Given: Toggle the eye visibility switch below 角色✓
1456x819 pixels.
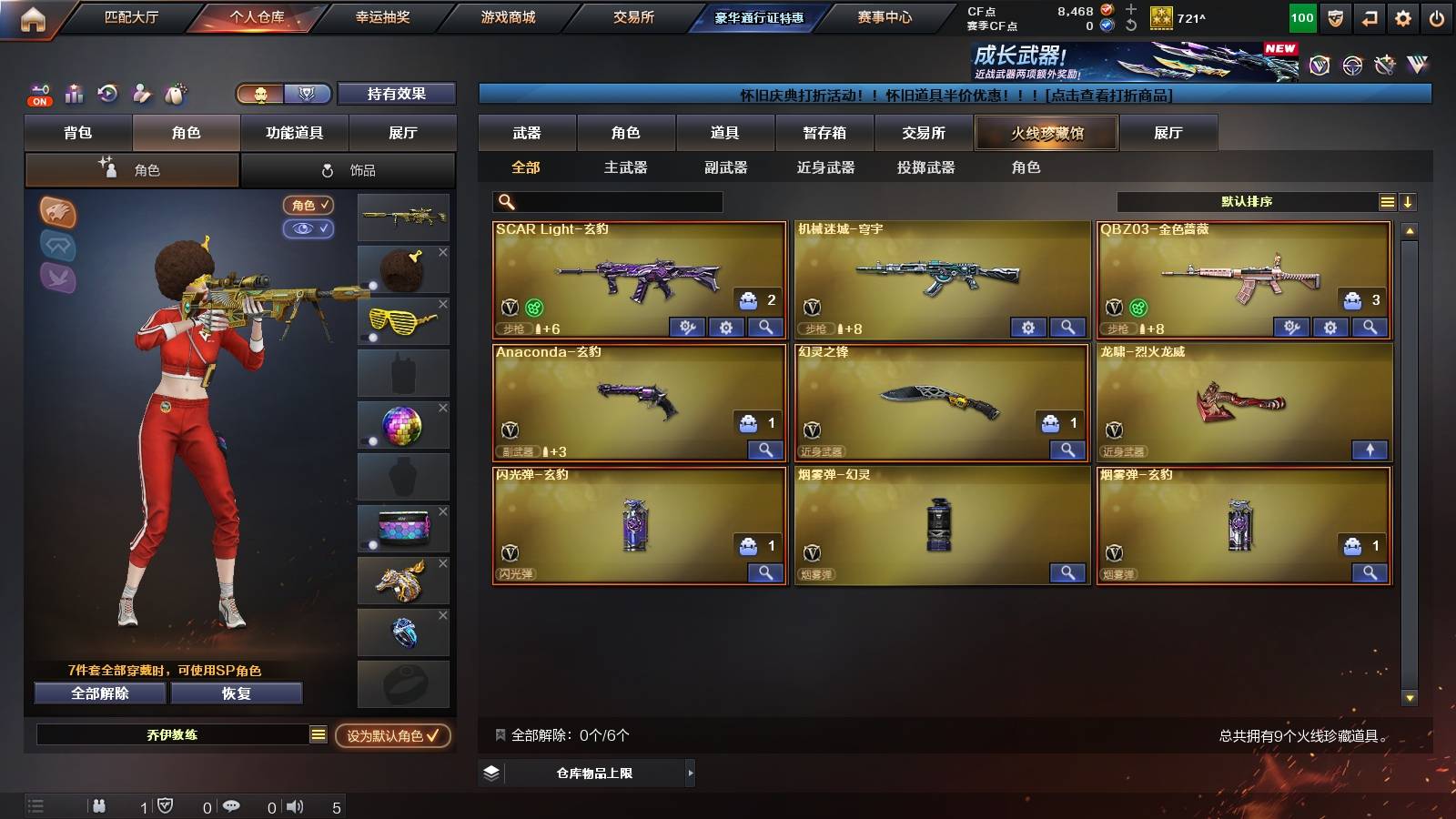Looking at the screenshot, I should point(309,229).
